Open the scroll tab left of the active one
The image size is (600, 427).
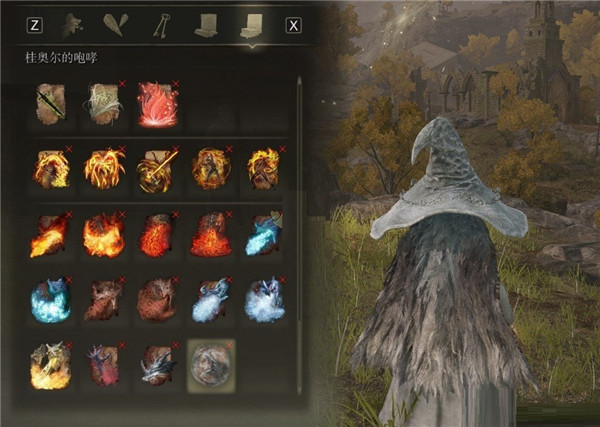click(206, 25)
